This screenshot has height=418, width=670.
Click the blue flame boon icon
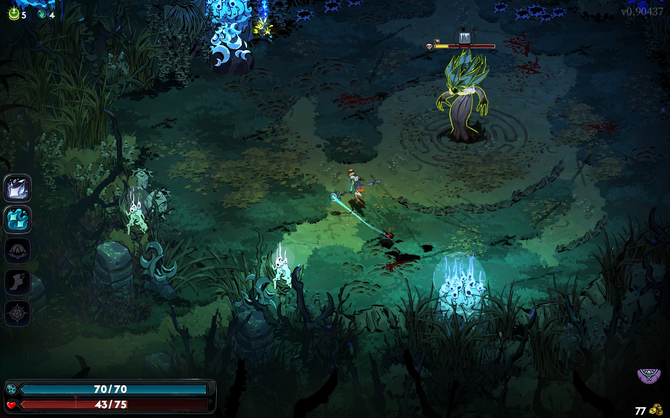tap(18, 219)
